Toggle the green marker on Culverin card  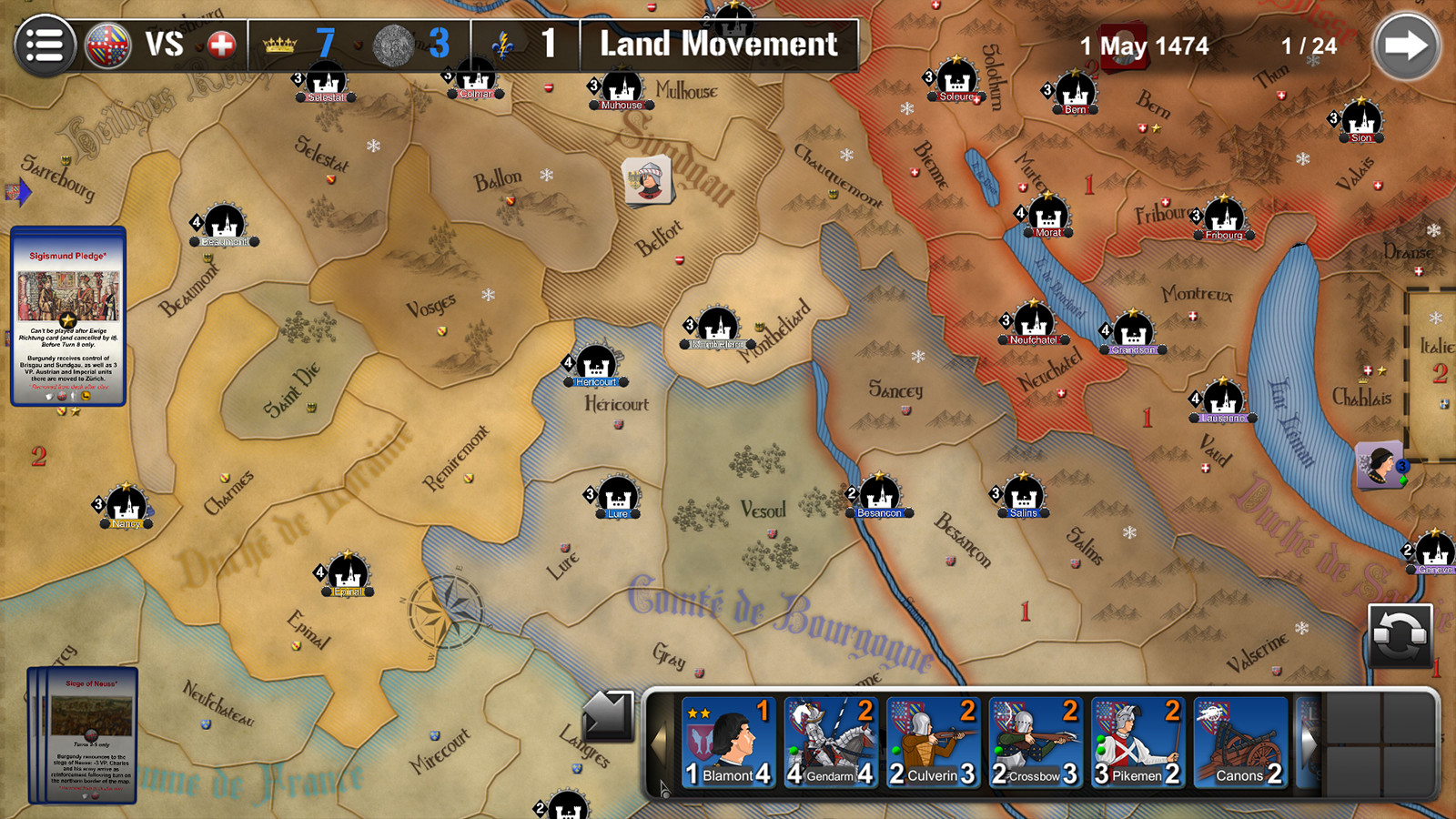click(x=895, y=749)
